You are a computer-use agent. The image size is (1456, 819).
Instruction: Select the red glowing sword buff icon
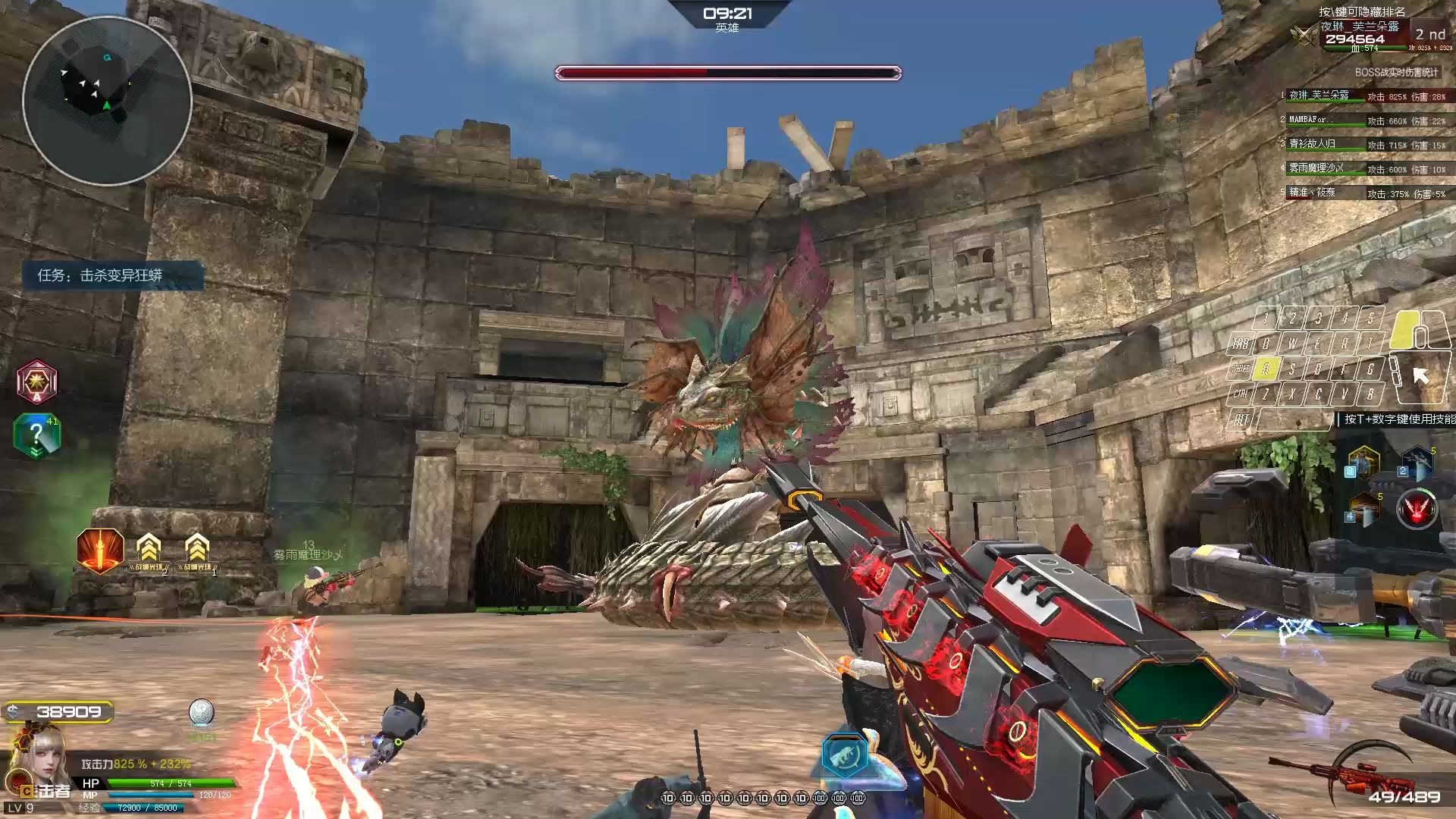coord(100,550)
